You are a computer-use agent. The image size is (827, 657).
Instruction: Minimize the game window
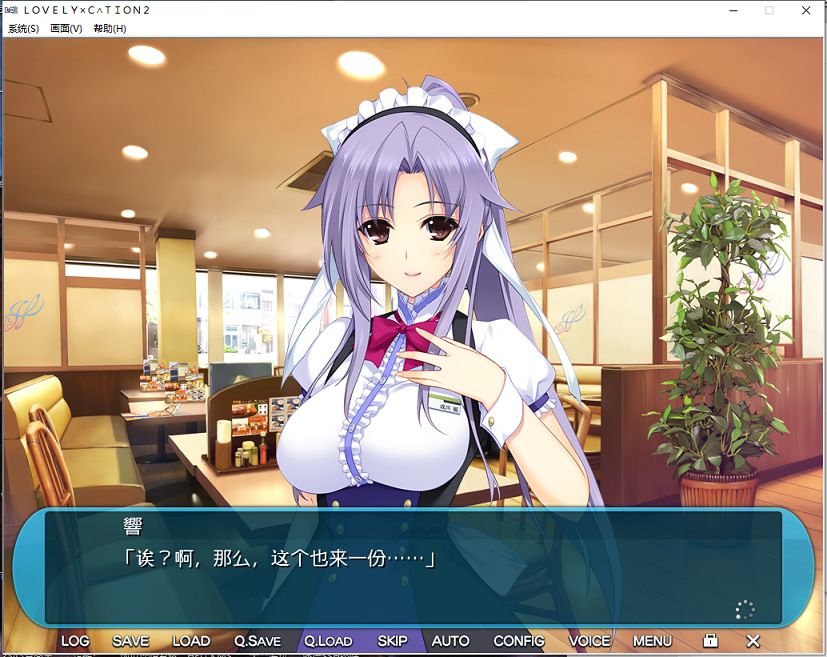click(734, 10)
